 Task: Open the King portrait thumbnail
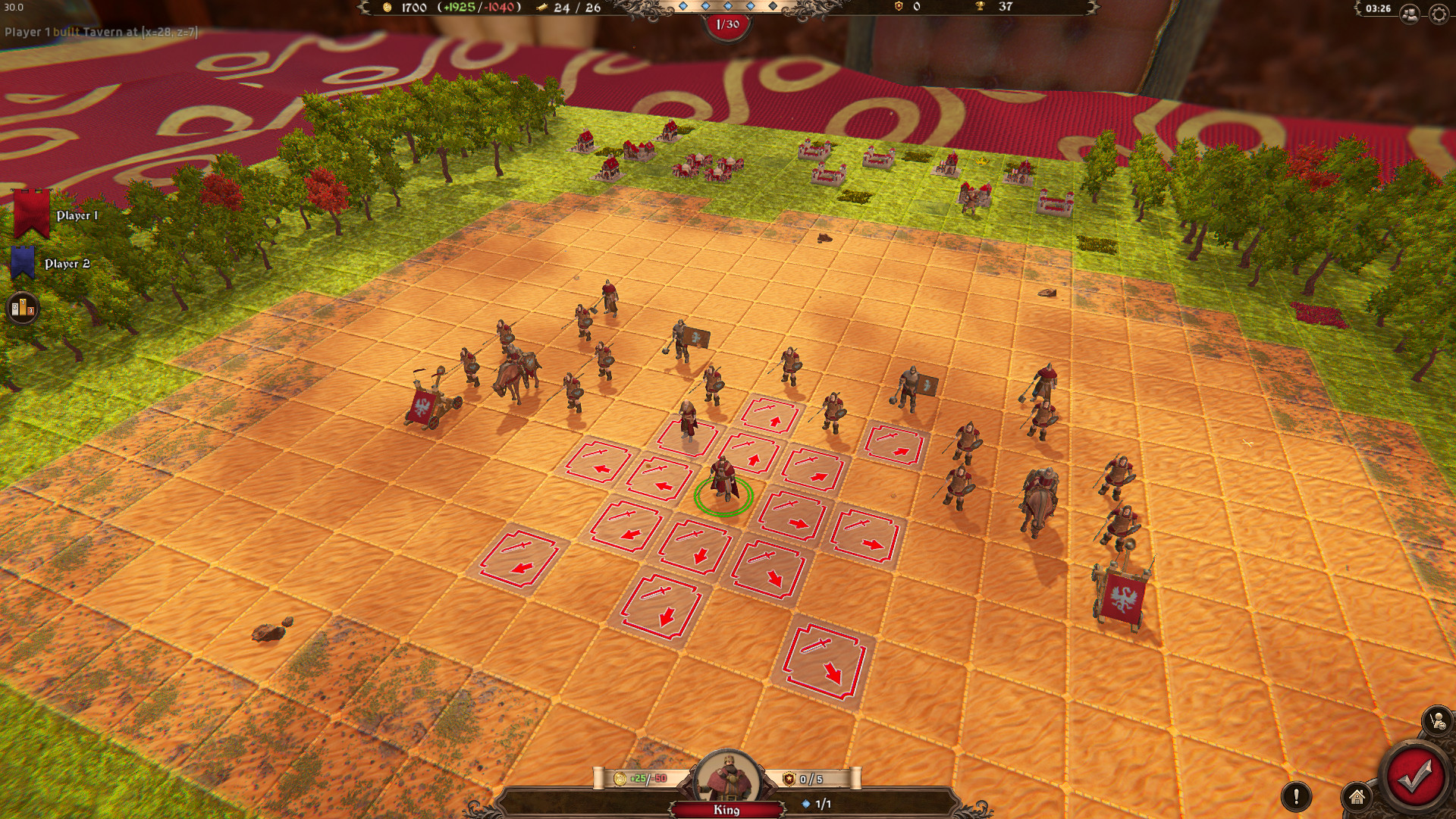point(726,775)
